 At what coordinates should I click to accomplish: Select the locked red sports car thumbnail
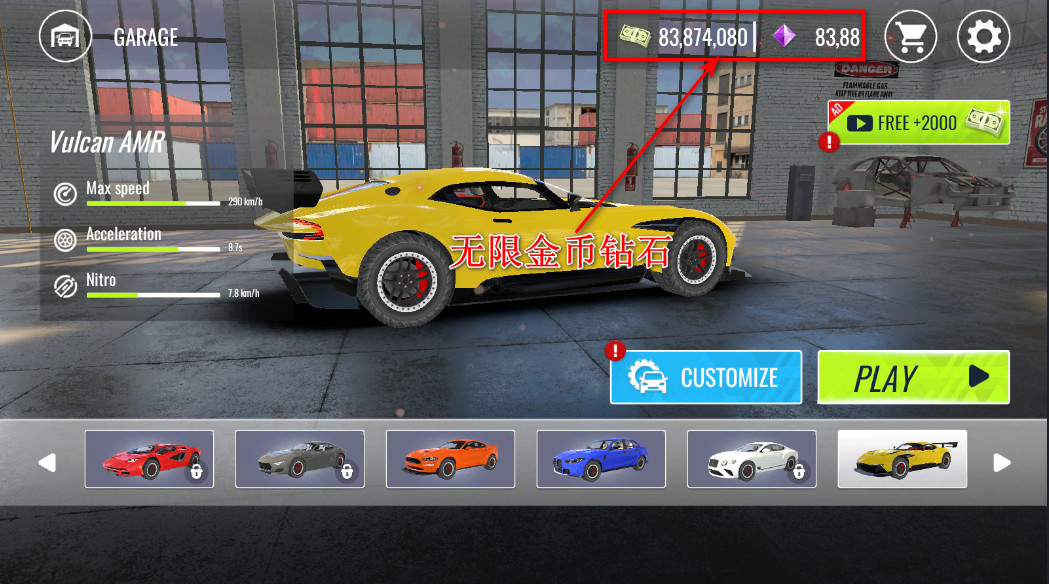click(x=149, y=459)
